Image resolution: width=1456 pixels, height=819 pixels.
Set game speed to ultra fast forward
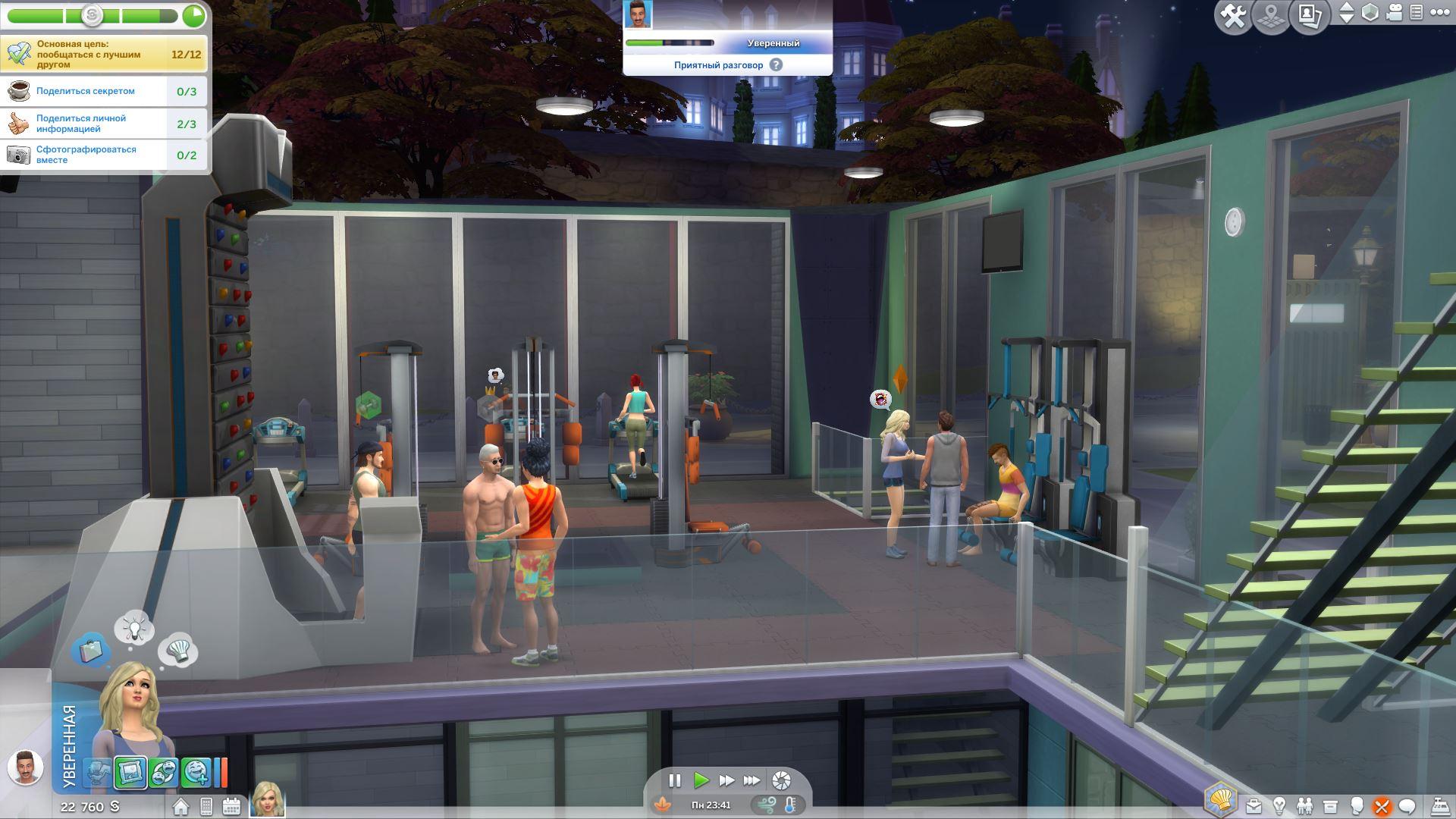tap(752, 780)
